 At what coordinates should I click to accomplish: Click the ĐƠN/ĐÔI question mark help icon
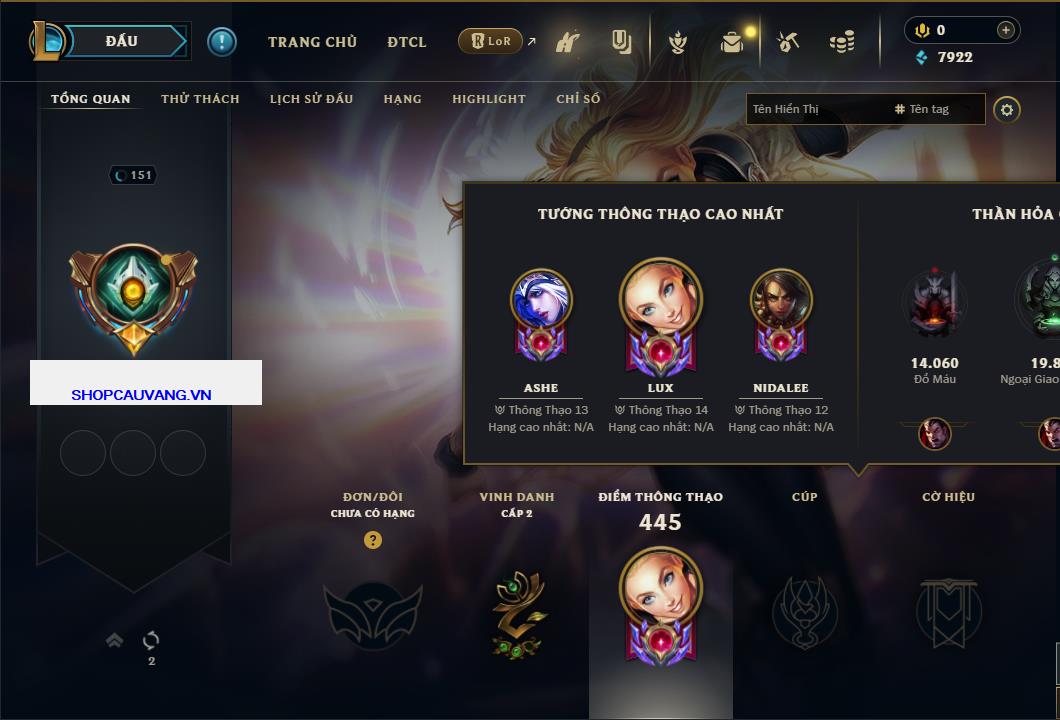click(373, 540)
